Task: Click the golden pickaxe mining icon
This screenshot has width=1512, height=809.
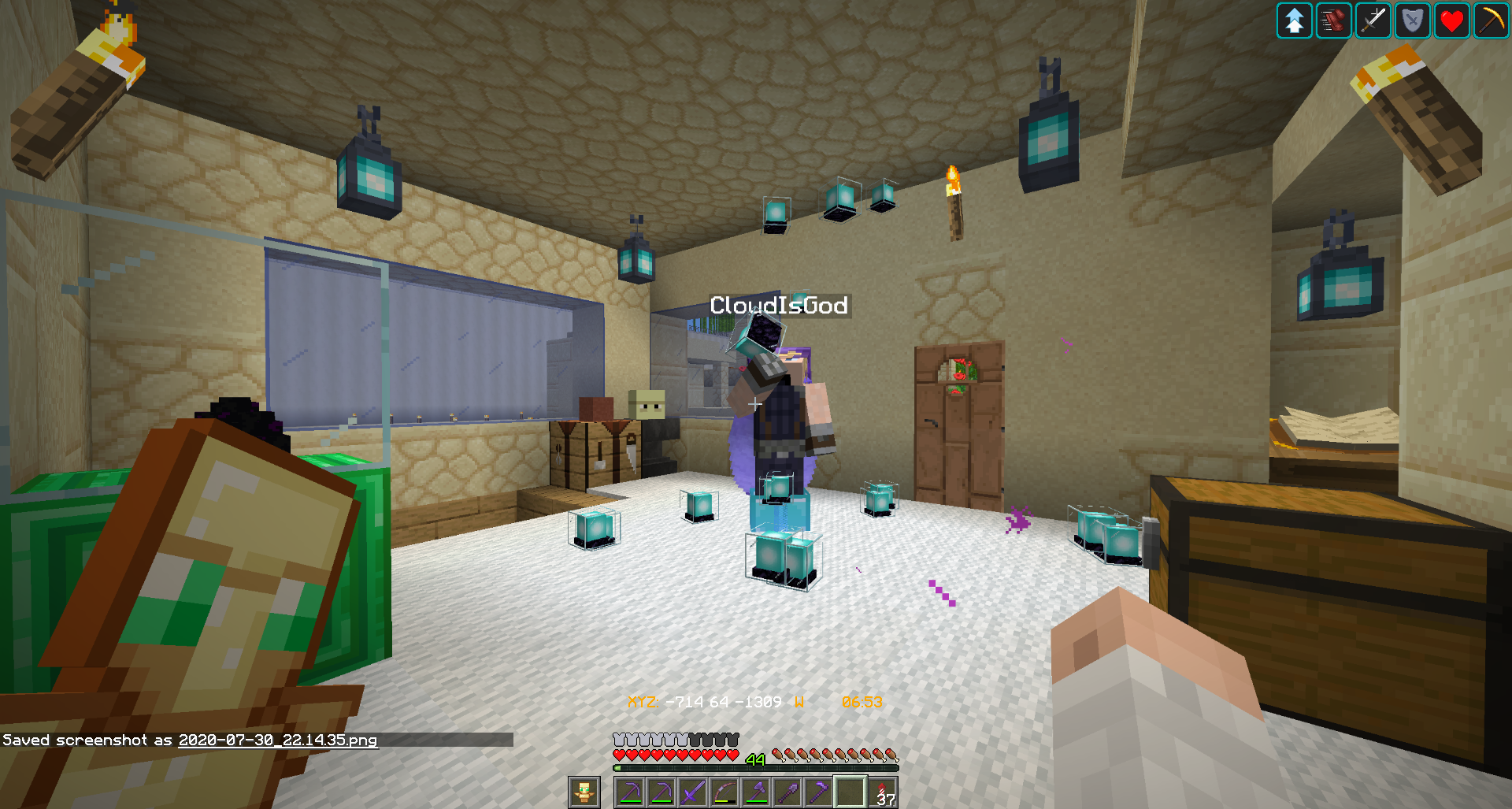Action: click(x=1490, y=21)
